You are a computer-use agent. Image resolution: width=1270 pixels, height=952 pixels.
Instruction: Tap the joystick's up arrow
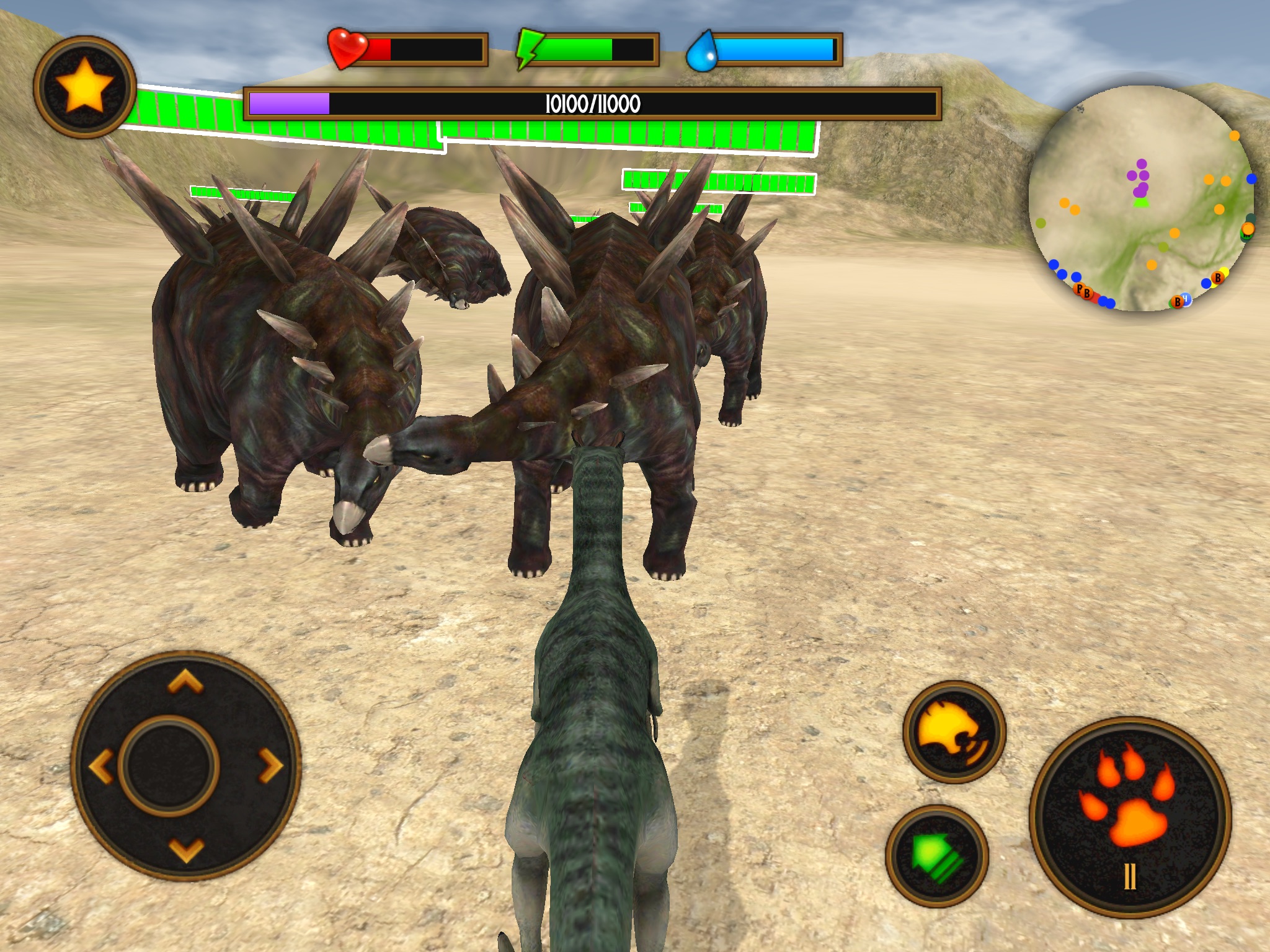tap(185, 682)
